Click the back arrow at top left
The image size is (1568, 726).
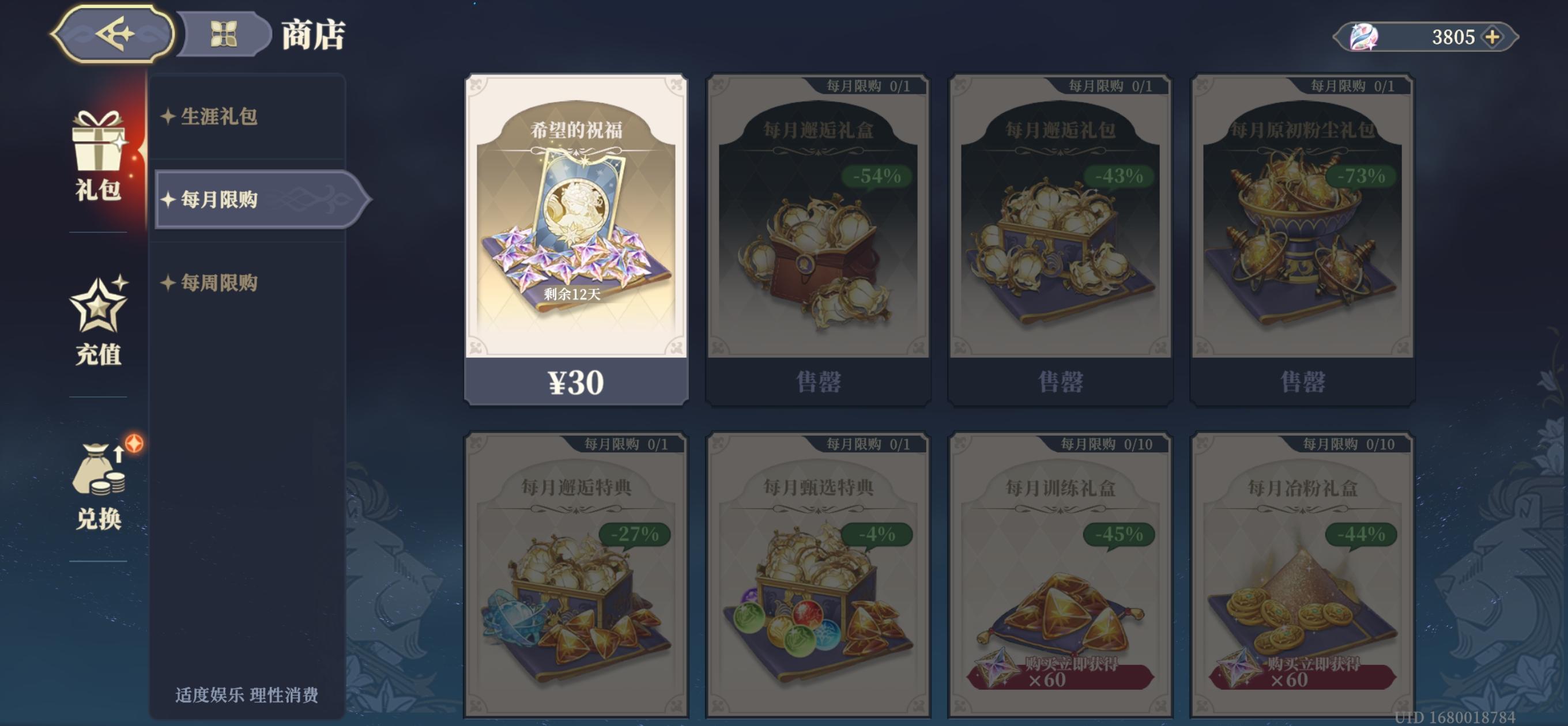(x=111, y=35)
